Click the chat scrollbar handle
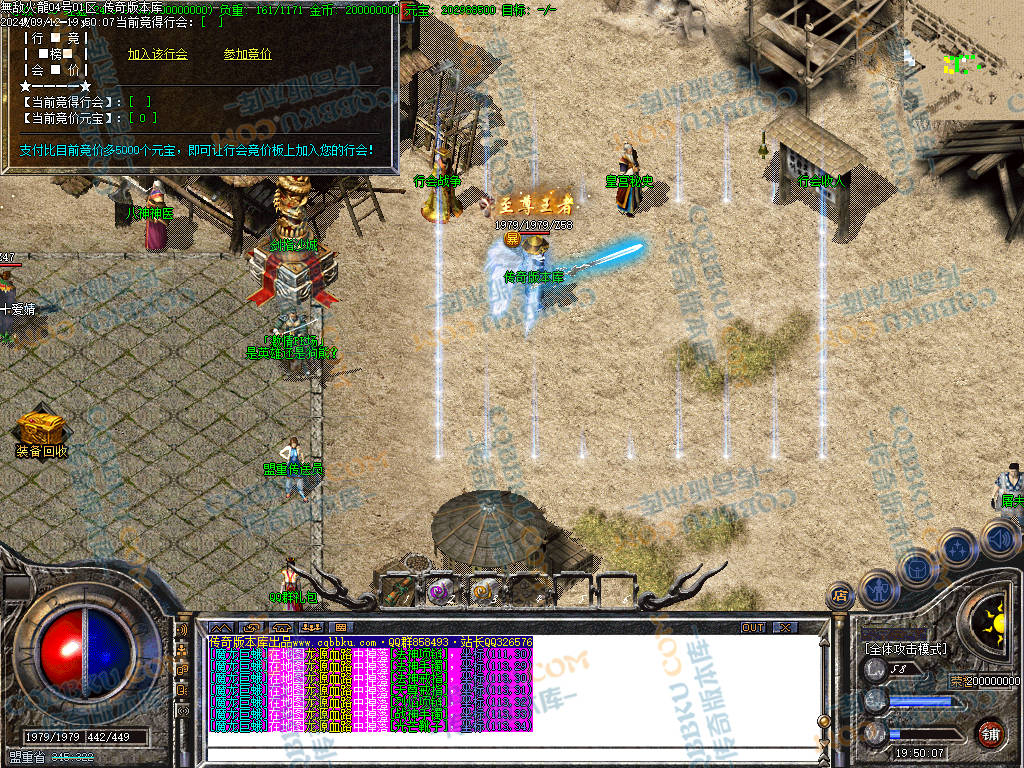The image size is (1024, 768). 823,720
